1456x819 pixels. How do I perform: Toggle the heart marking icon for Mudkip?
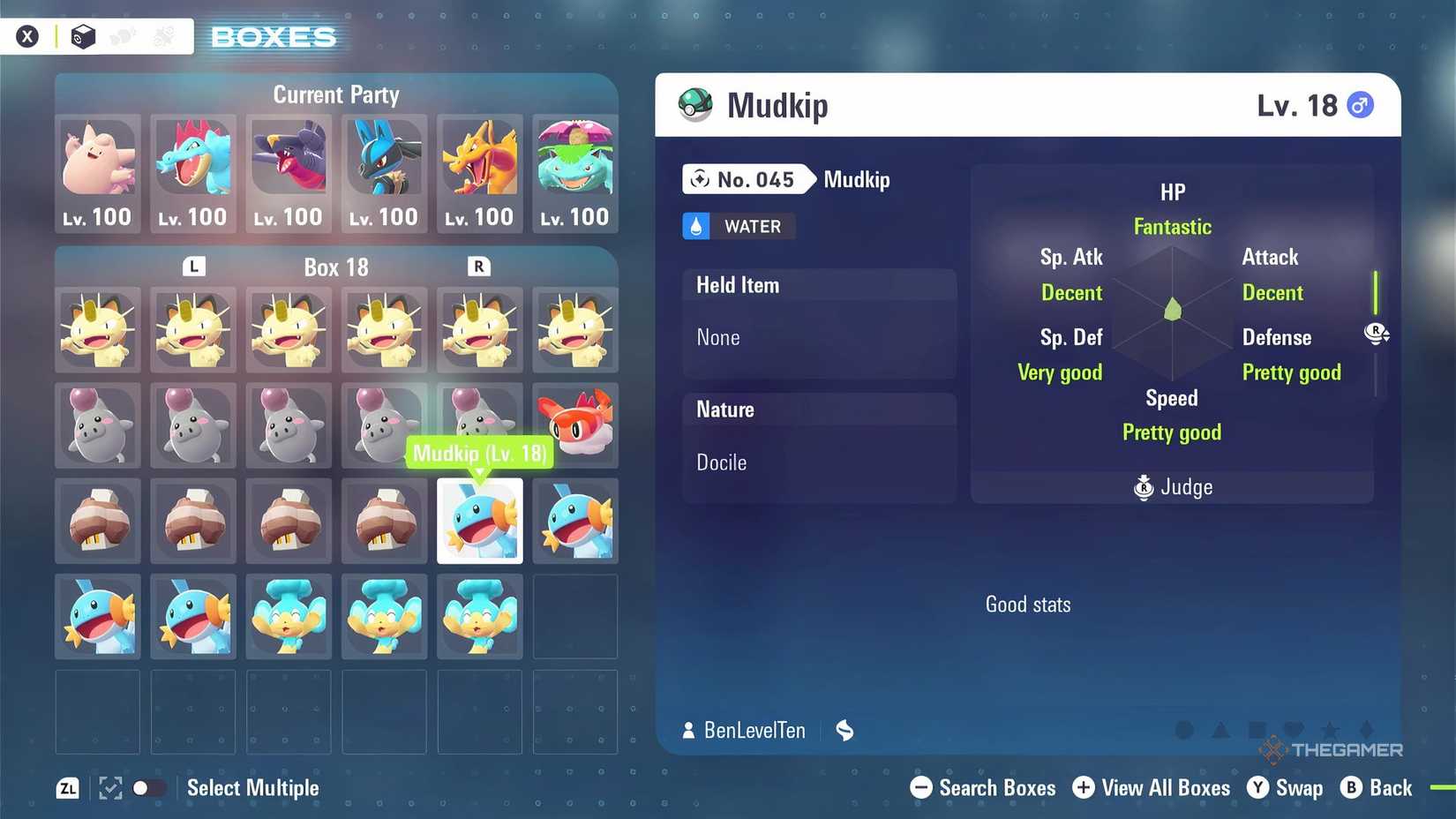pos(1294,730)
